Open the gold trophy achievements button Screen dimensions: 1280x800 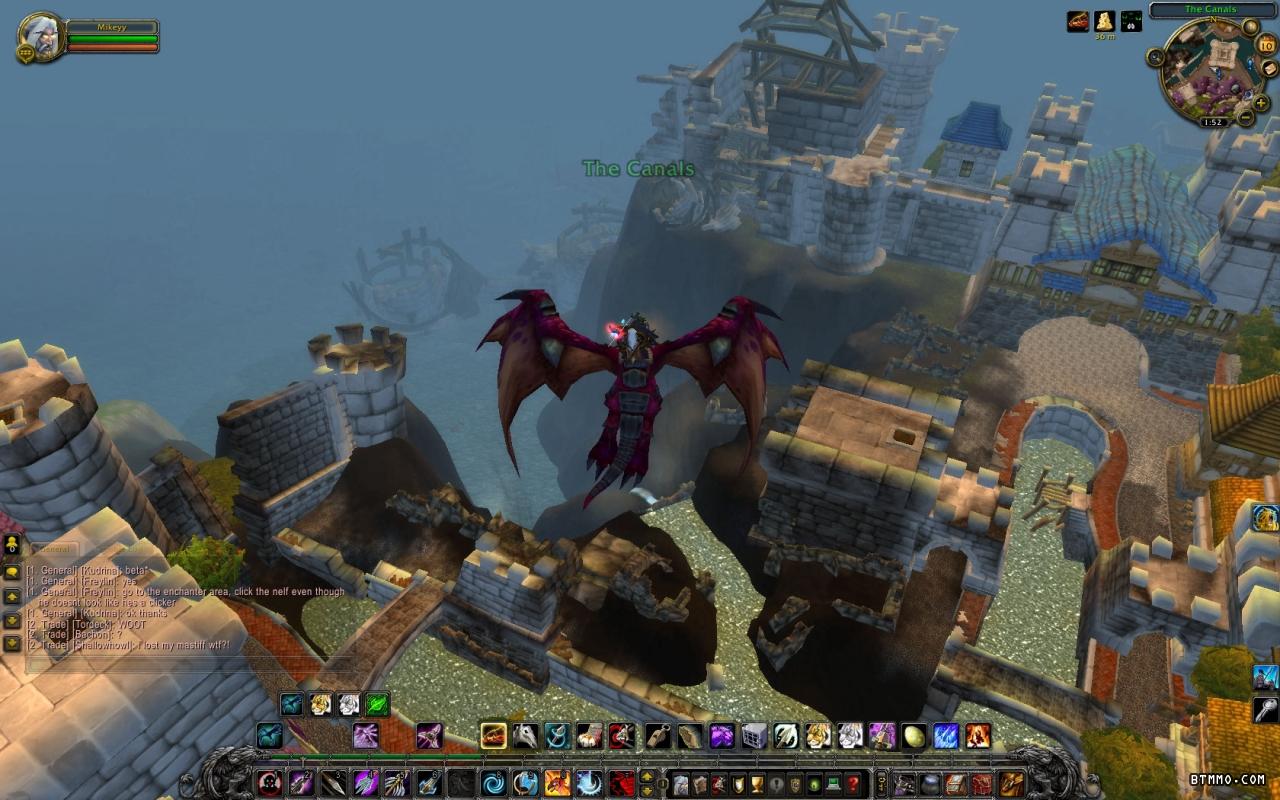tap(757, 783)
